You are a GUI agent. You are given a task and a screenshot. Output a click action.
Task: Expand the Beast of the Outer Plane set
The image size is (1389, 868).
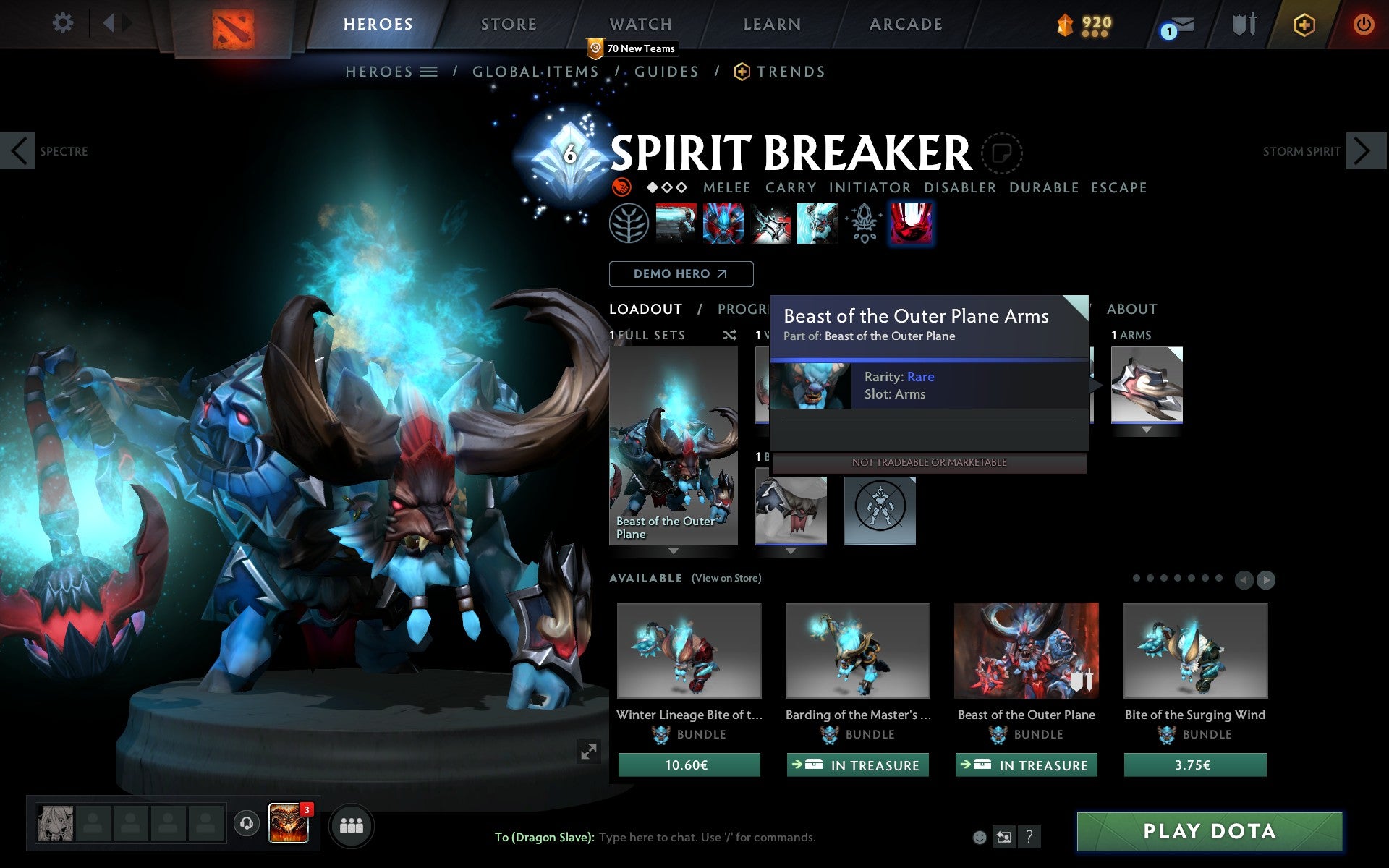point(674,550)
